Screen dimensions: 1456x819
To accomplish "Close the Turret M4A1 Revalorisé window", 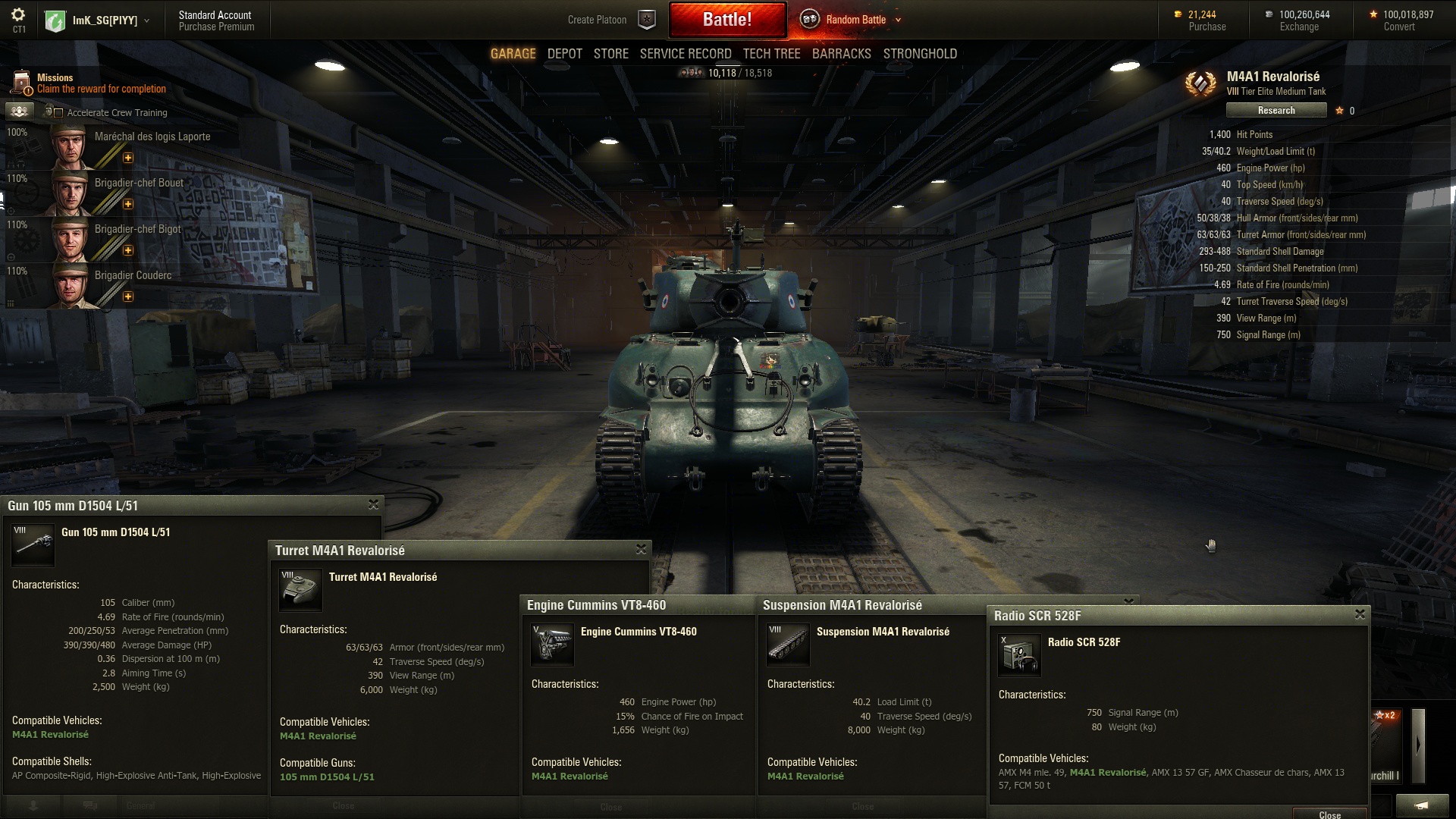I will 641,549.
